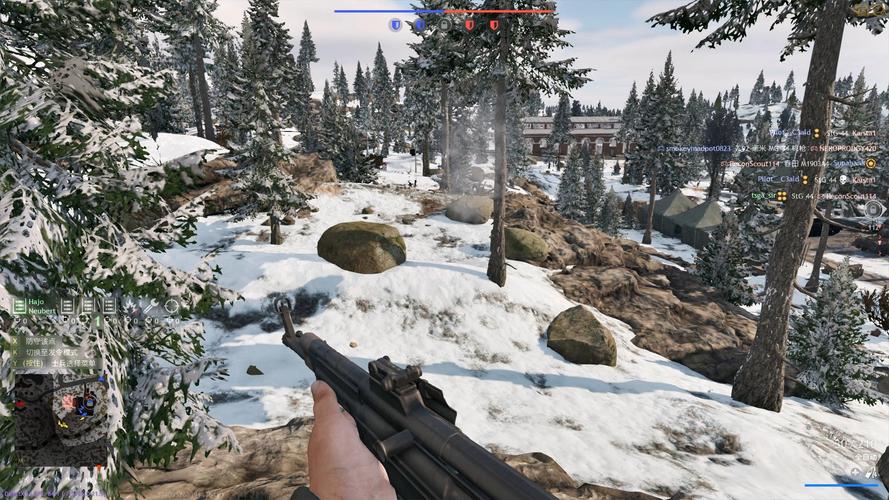Select the explosion ability icon
This screenshot has height=500, width=889.
(128, 306)
